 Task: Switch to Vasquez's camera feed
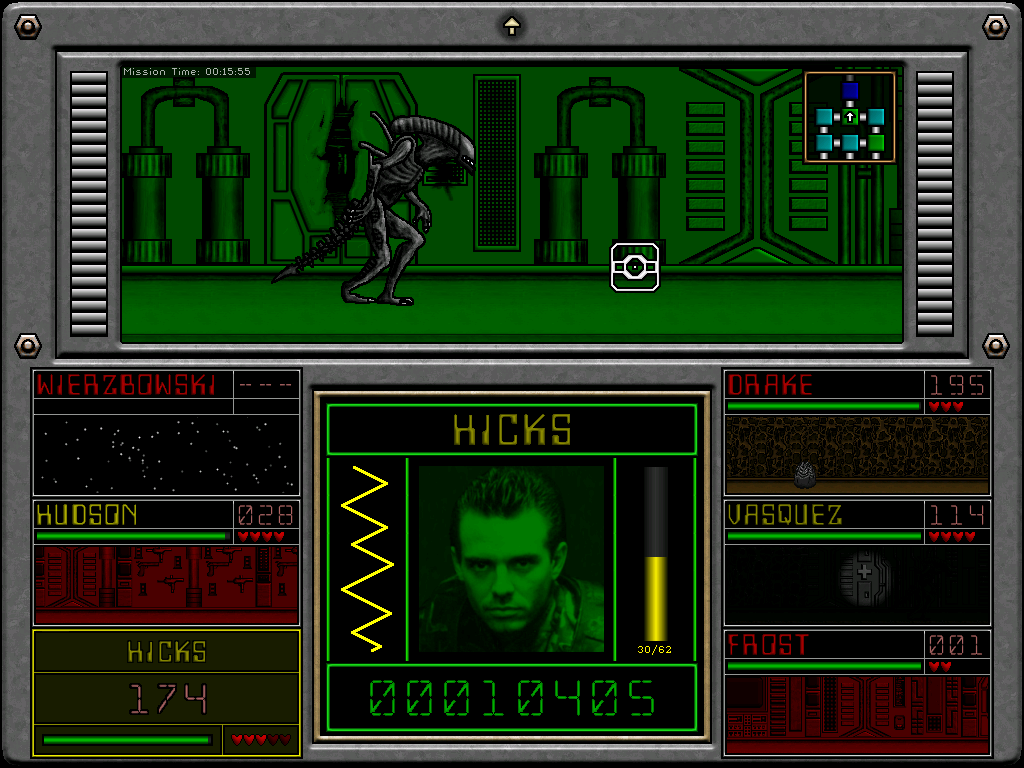tap(857, 584)
